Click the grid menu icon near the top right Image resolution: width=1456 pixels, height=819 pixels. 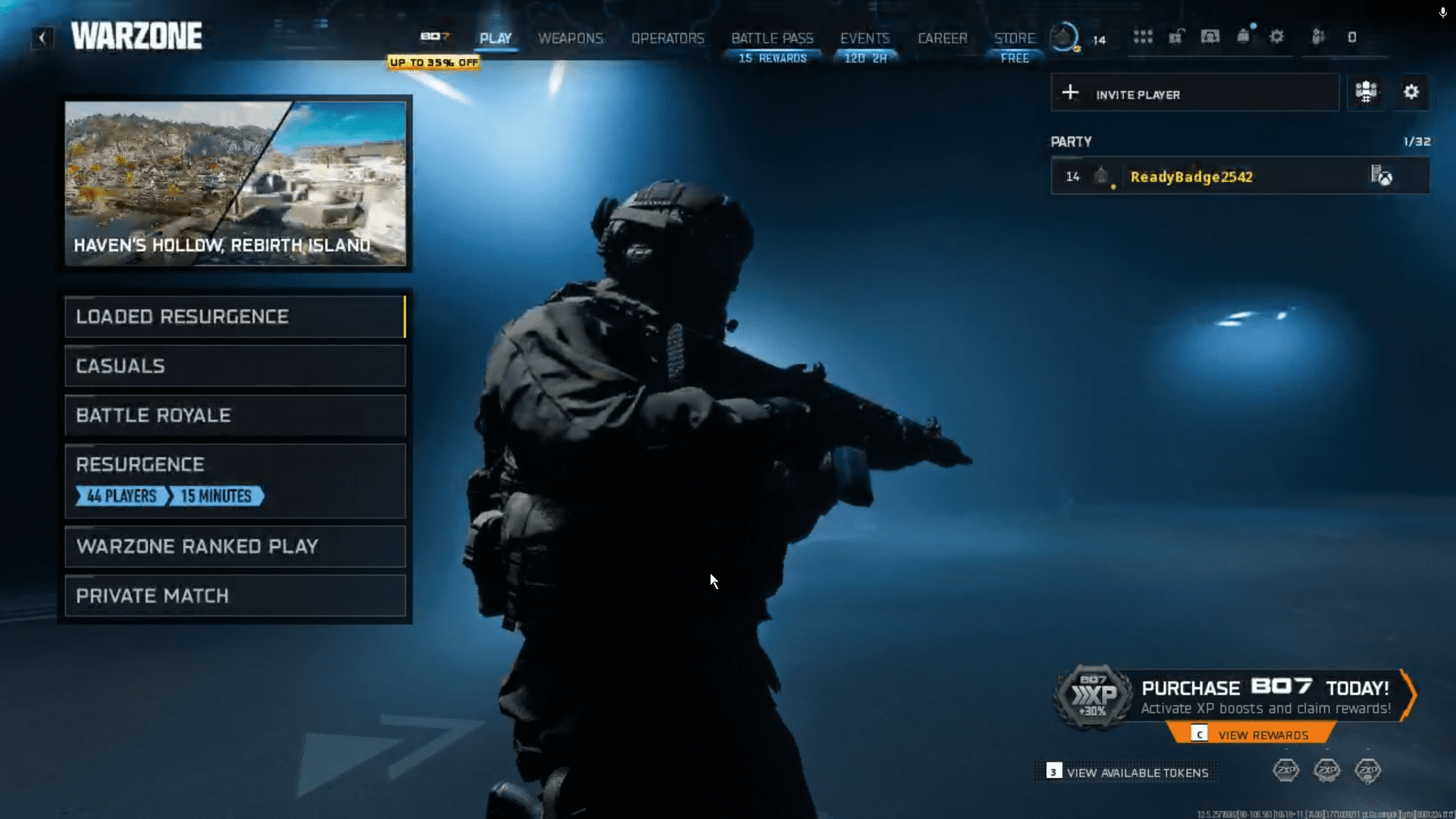click(x=1143, y=36)
